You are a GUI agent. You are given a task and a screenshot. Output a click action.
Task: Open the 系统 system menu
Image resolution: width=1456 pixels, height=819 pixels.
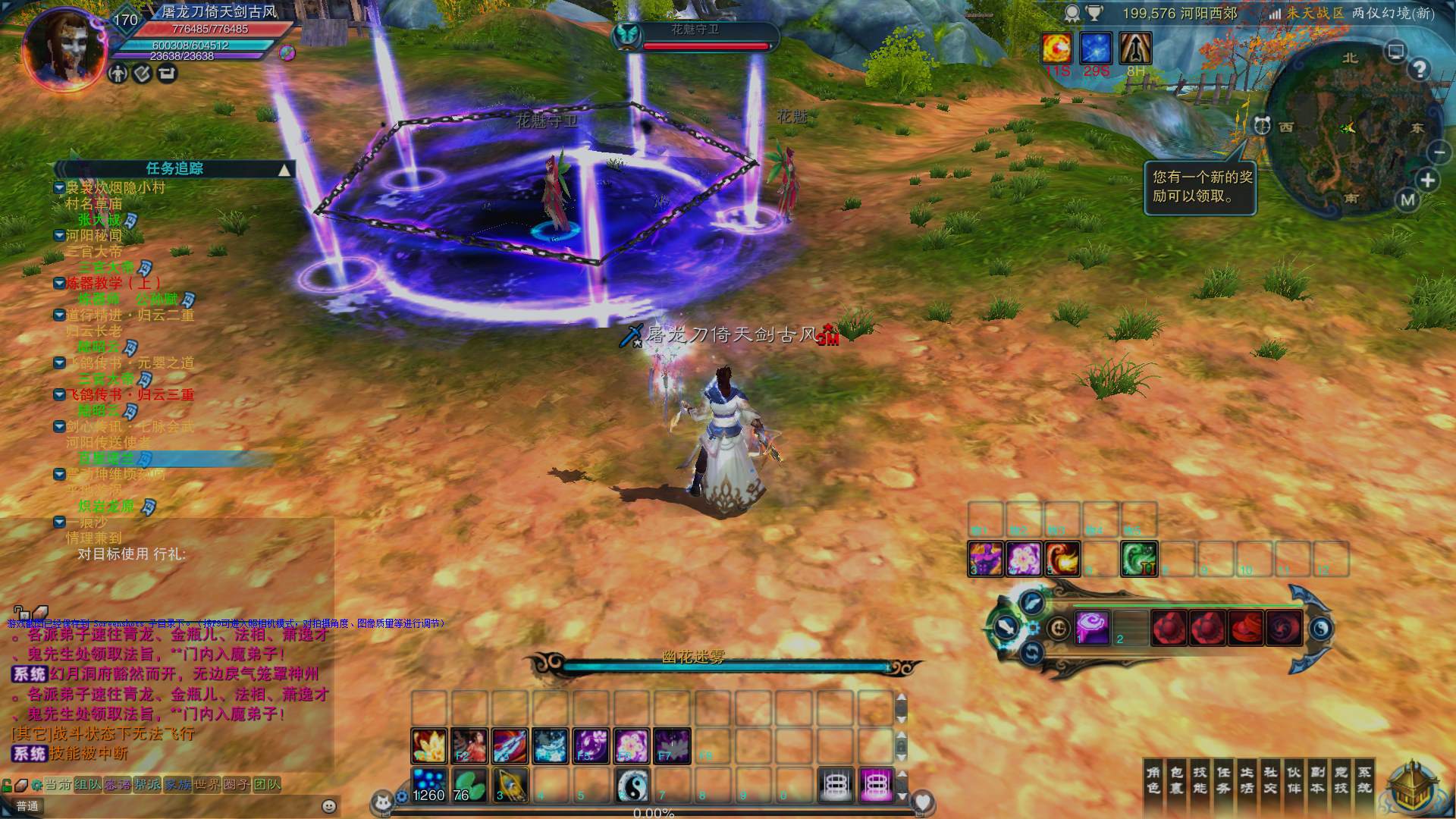pos(1364,780)
